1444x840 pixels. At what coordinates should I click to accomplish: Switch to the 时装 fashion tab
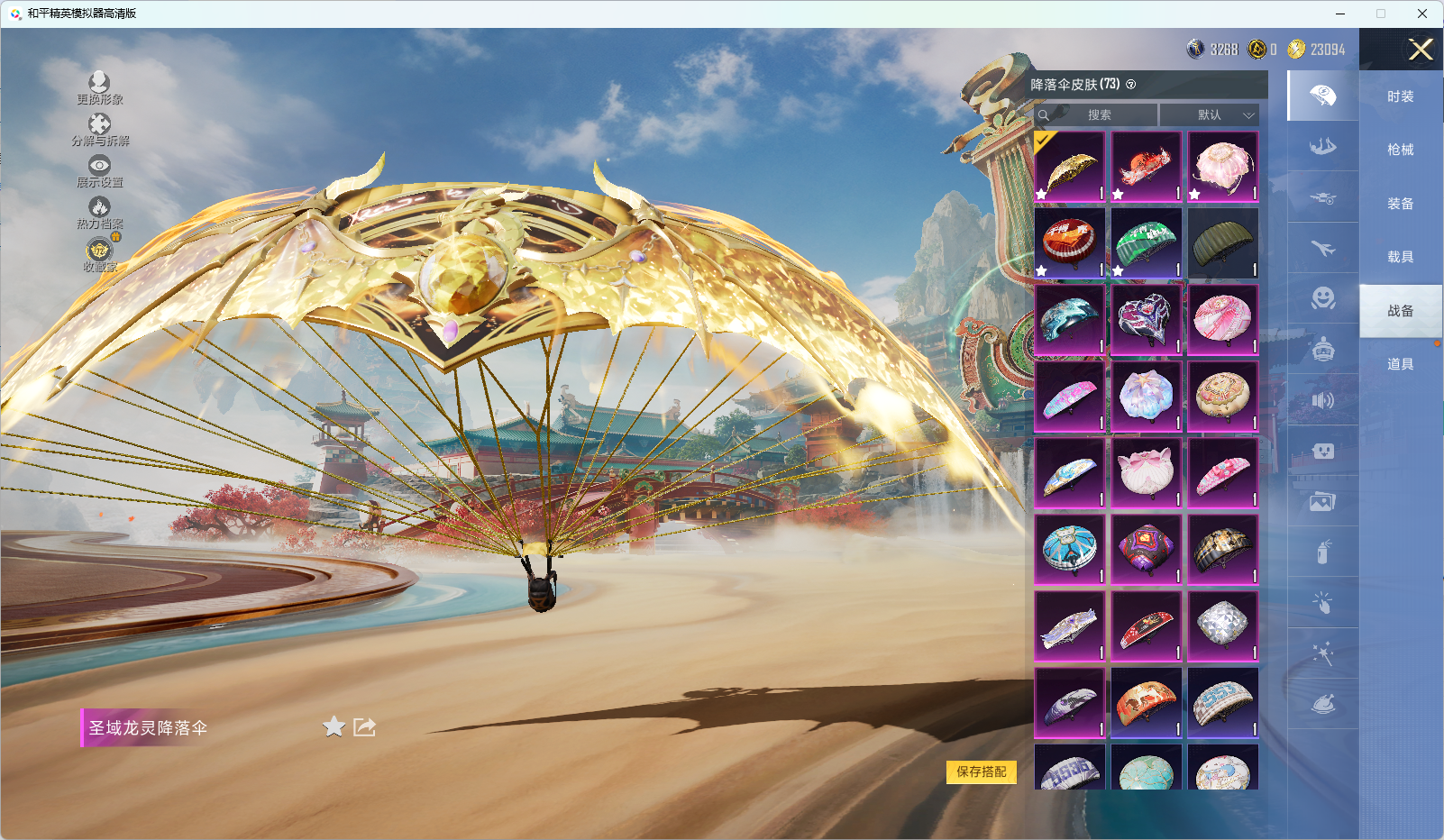coord(1400,96)
